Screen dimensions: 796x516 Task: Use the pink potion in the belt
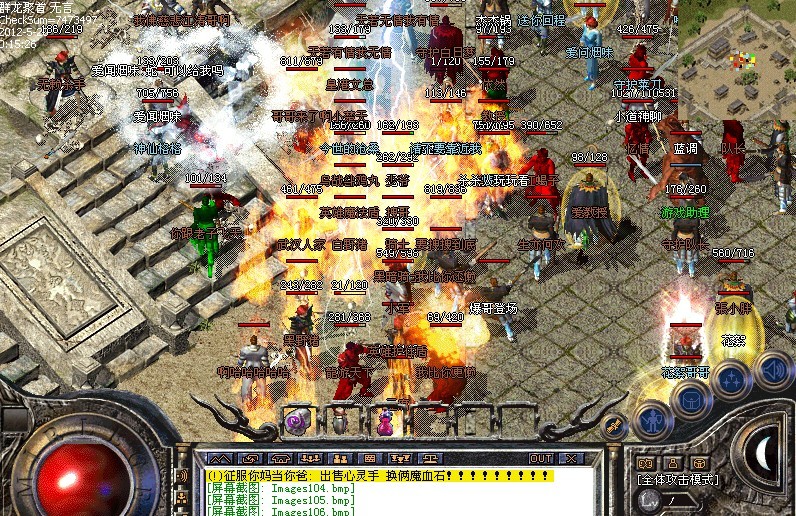pos(384,422)
